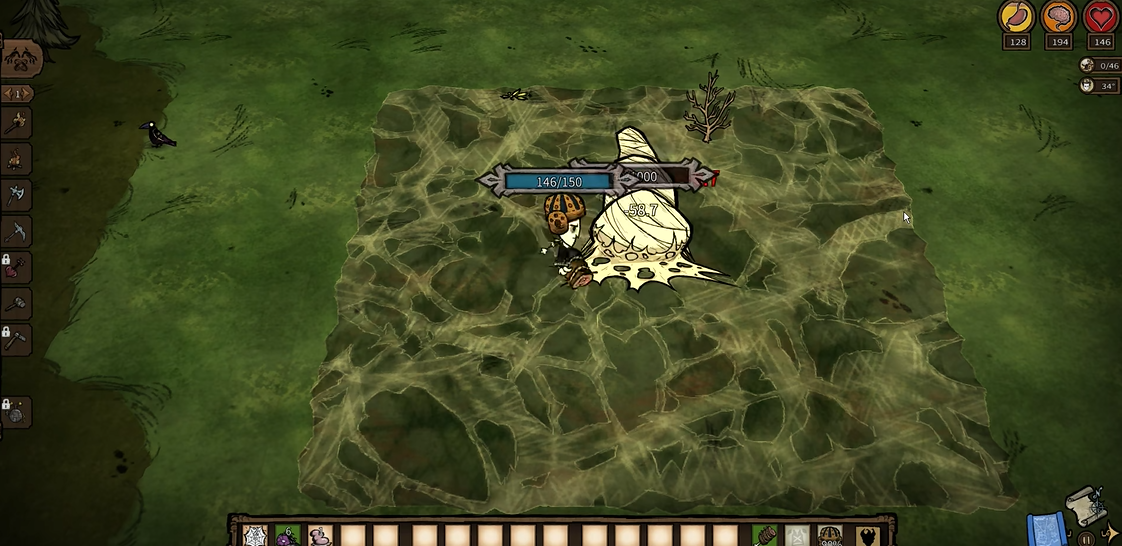The height and width of the screenshot is (546, 1122).
Task: Click the equipped ham bat hand slot
Action: pos(765,536)
